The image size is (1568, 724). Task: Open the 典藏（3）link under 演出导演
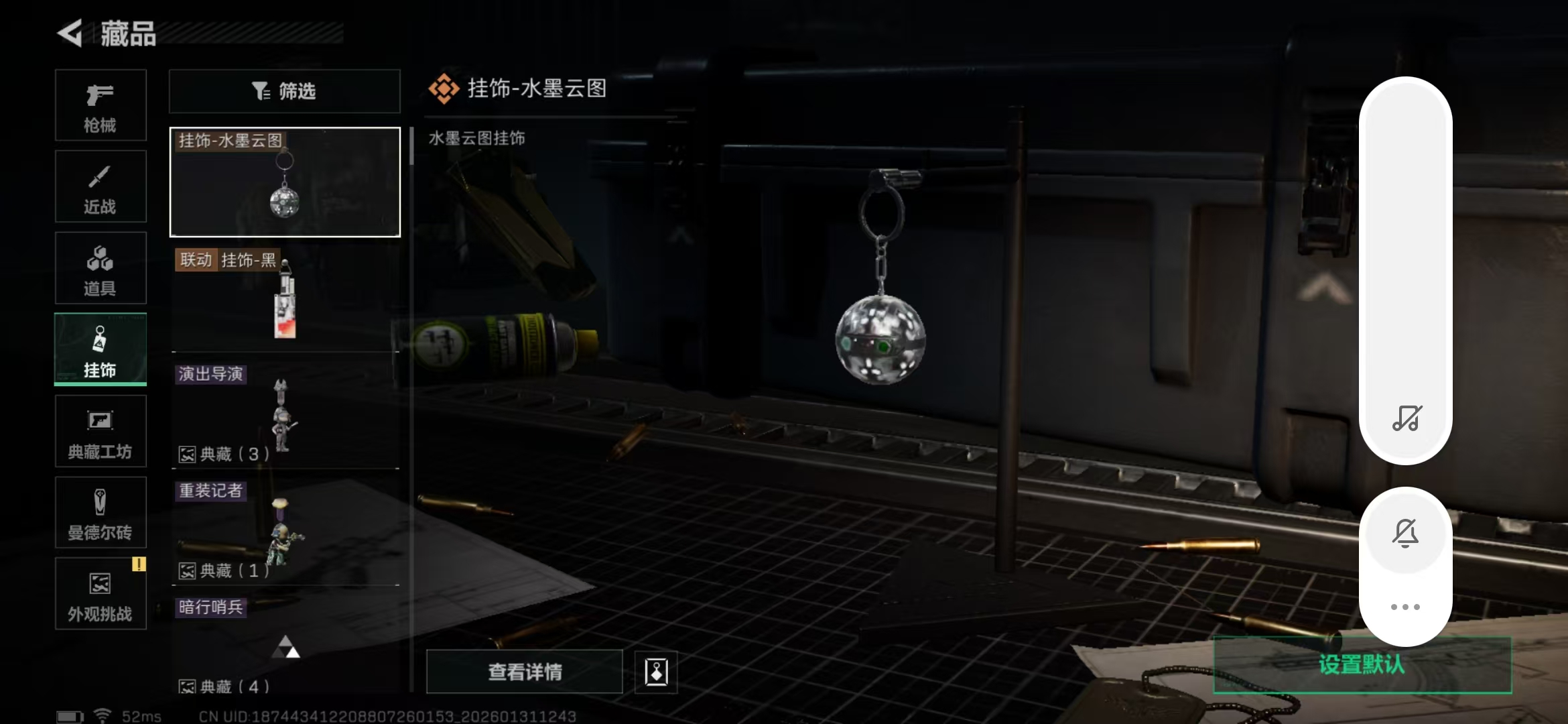pyautogui.click(x=222, y=455)
